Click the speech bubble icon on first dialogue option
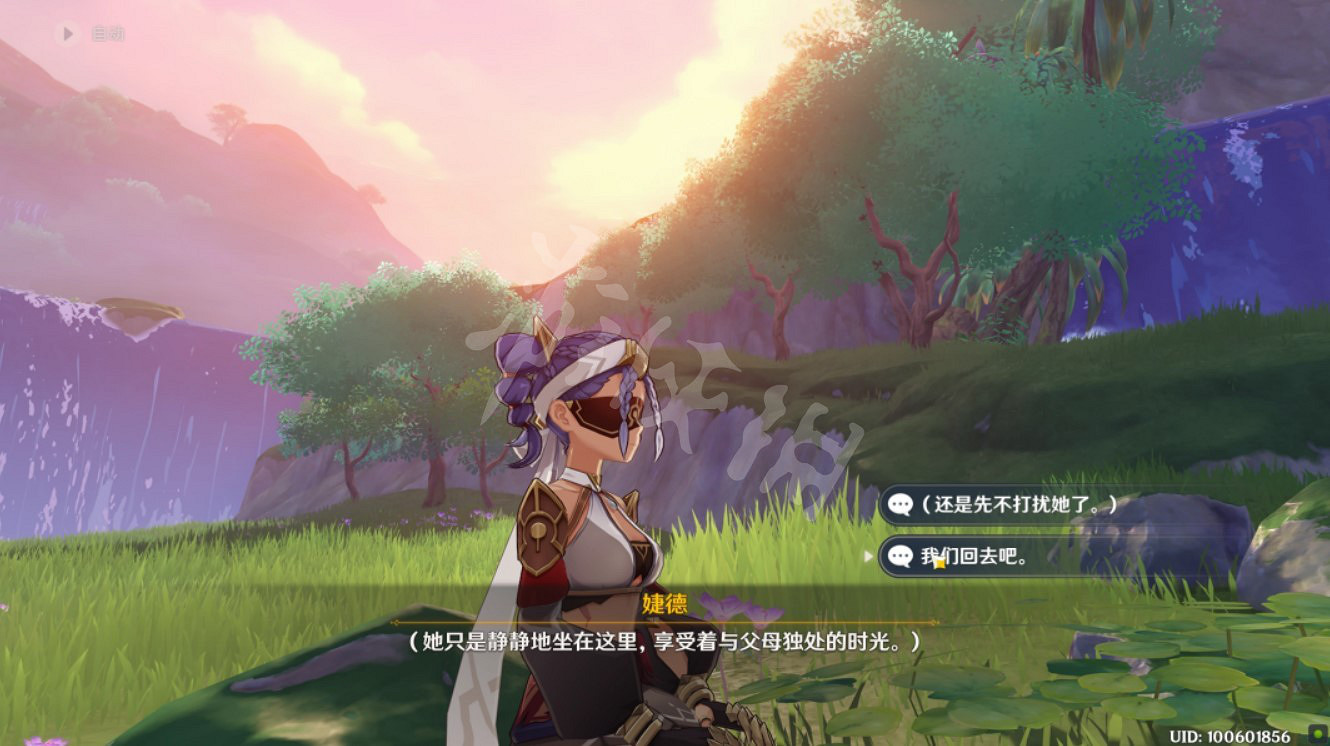Screen dimensions: 1330x746 pos(900,505)
